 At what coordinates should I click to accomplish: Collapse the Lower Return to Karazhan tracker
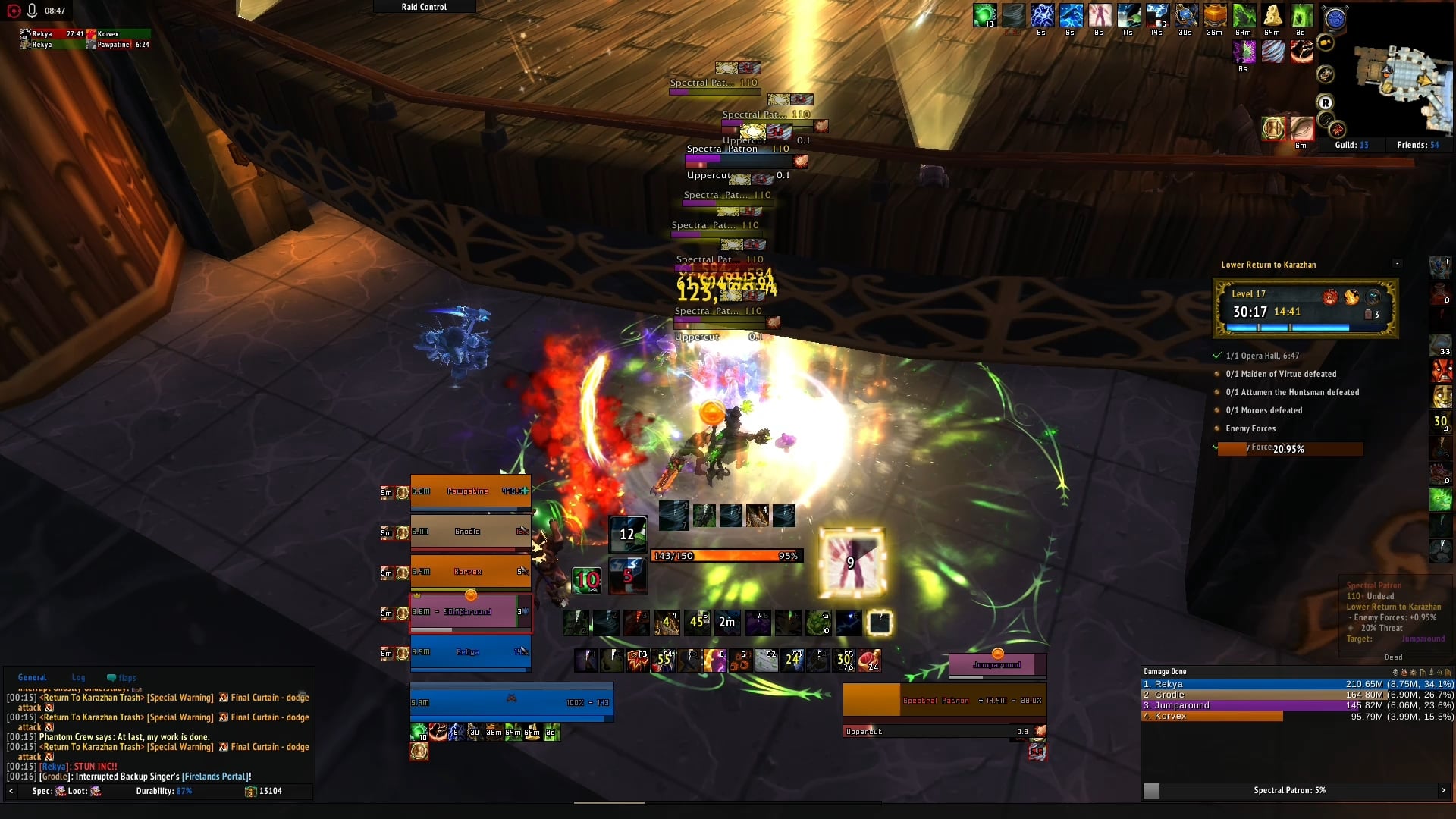click(x=1397, y=264)
